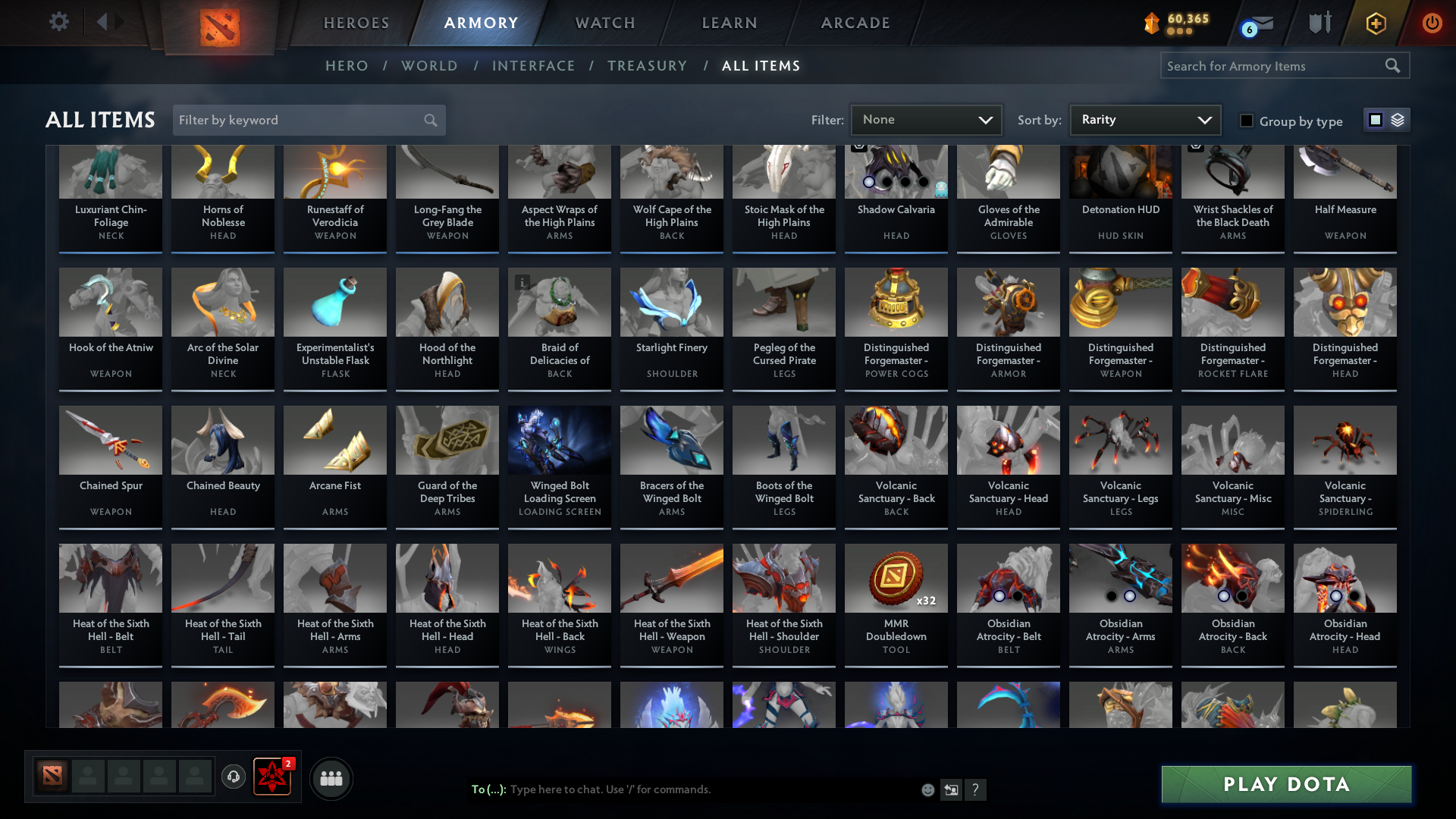Click the Search for Armory Items magnifier
This screenshot has width=1456, height=819.
1394,65
